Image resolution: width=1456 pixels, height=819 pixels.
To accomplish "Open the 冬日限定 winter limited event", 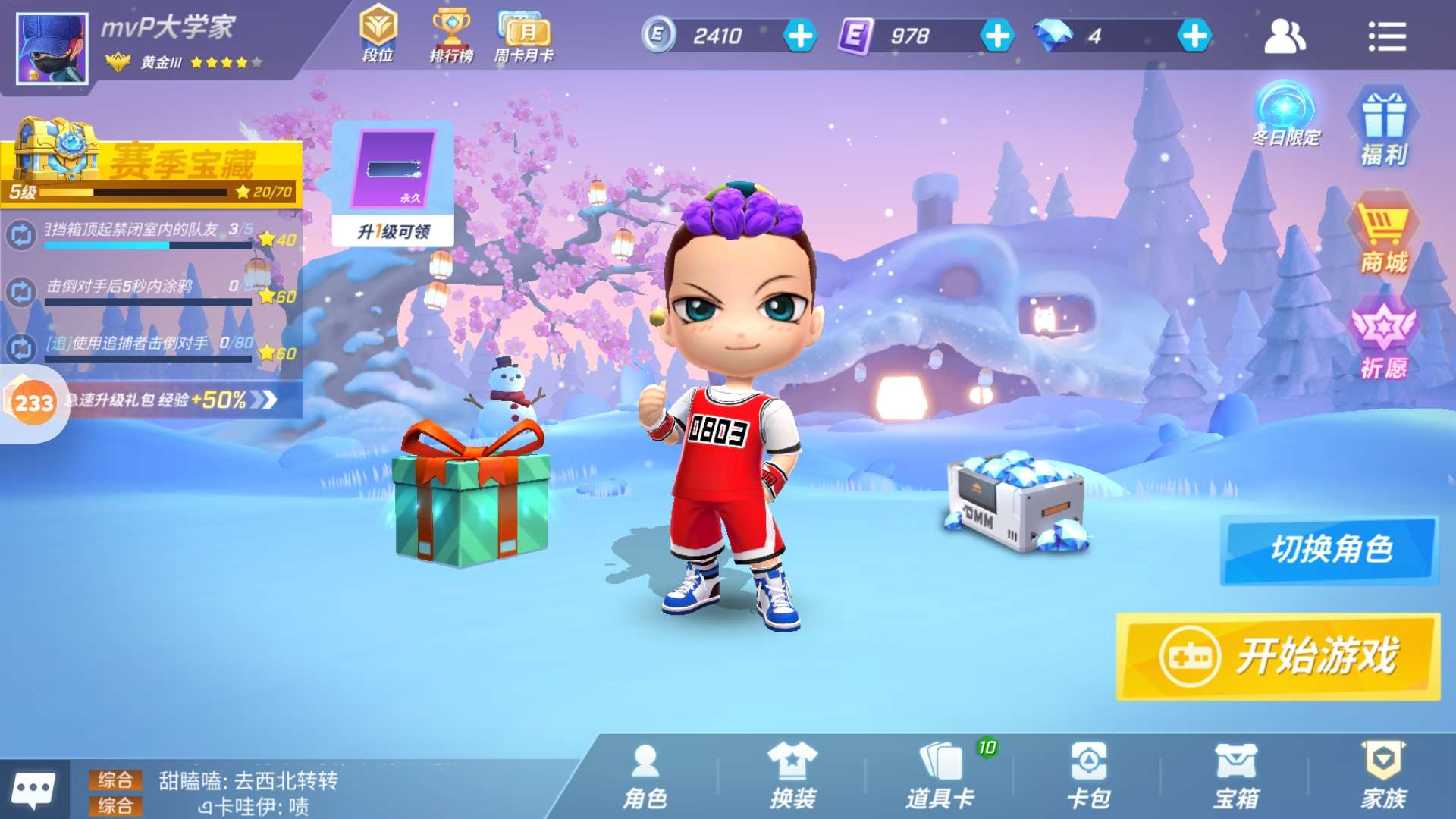I will [x=1285, y=115].
